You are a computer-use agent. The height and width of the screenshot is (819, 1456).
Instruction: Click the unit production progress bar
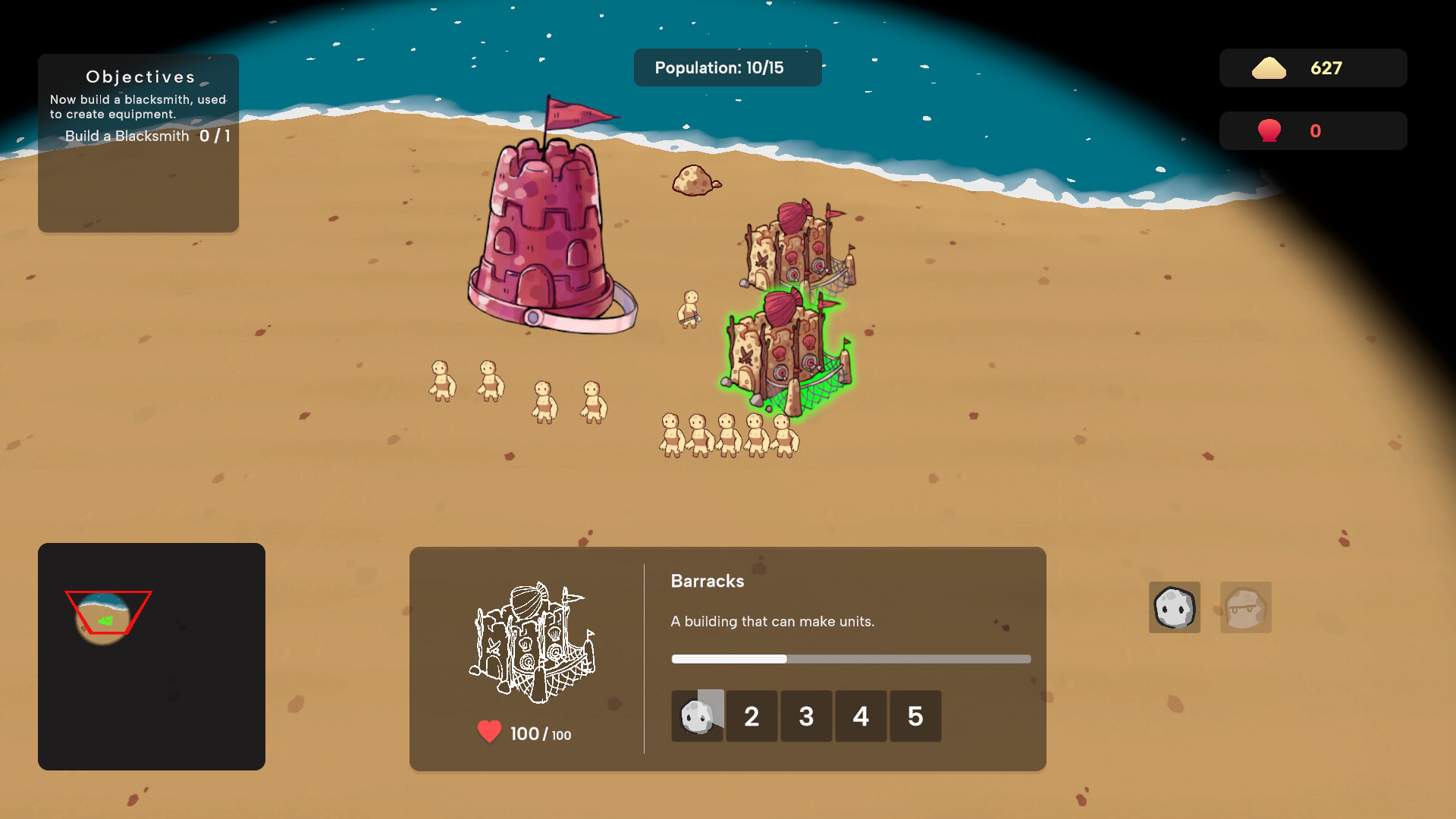click(849, 659)
